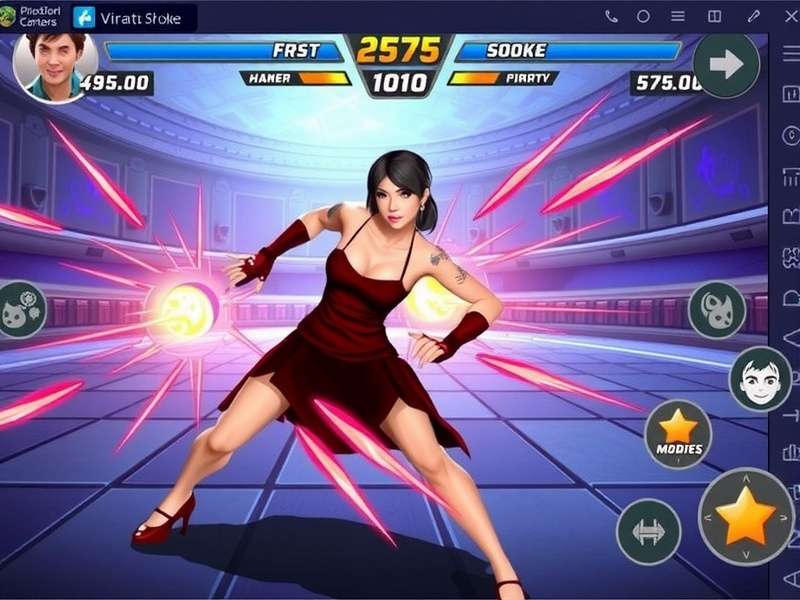The width and height of the screenshot is (800, 600).
Task: Tap the large star attack button
Action: pos(745,517)
